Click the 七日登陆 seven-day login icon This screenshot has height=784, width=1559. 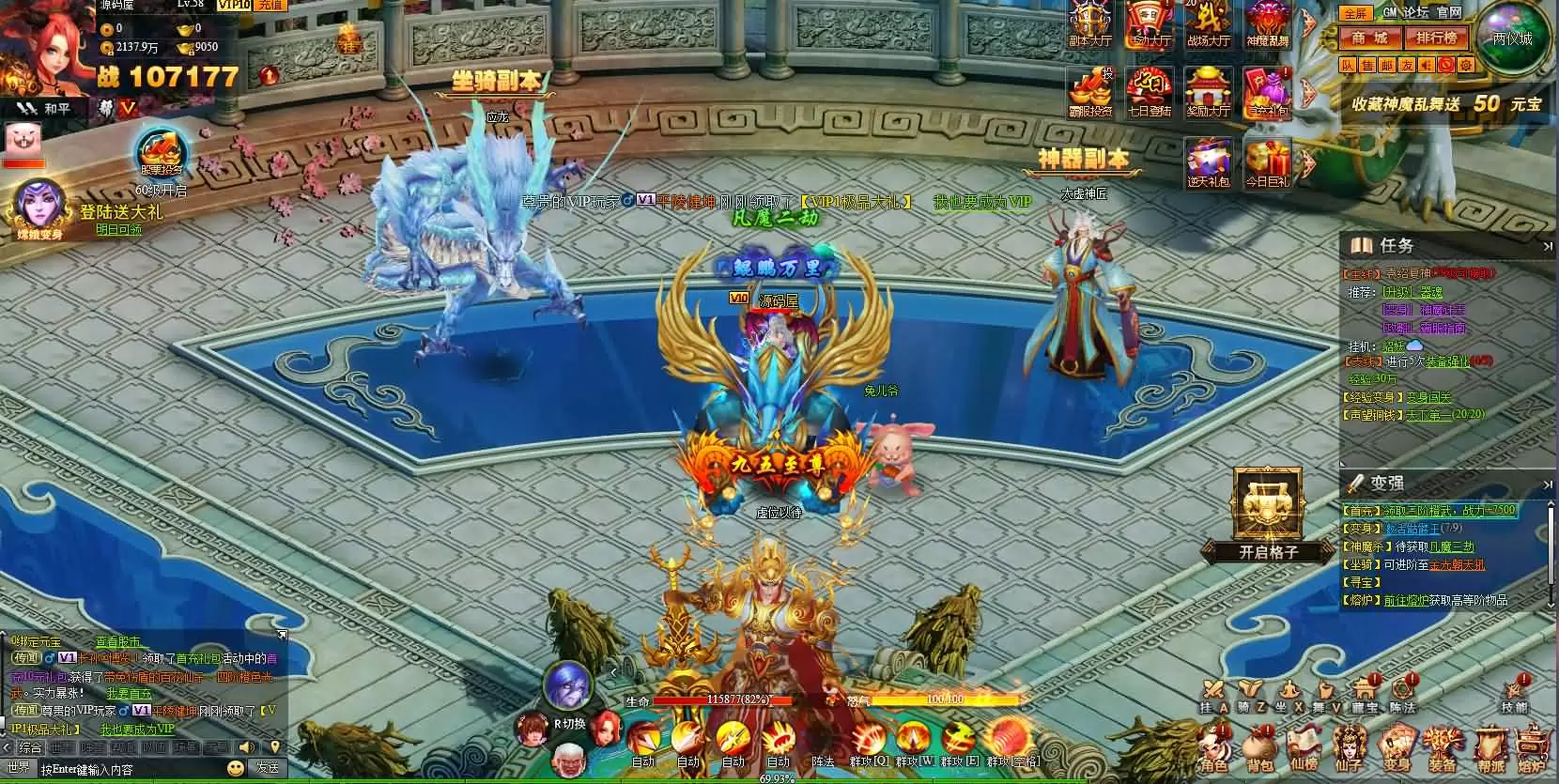[1150, 92]
